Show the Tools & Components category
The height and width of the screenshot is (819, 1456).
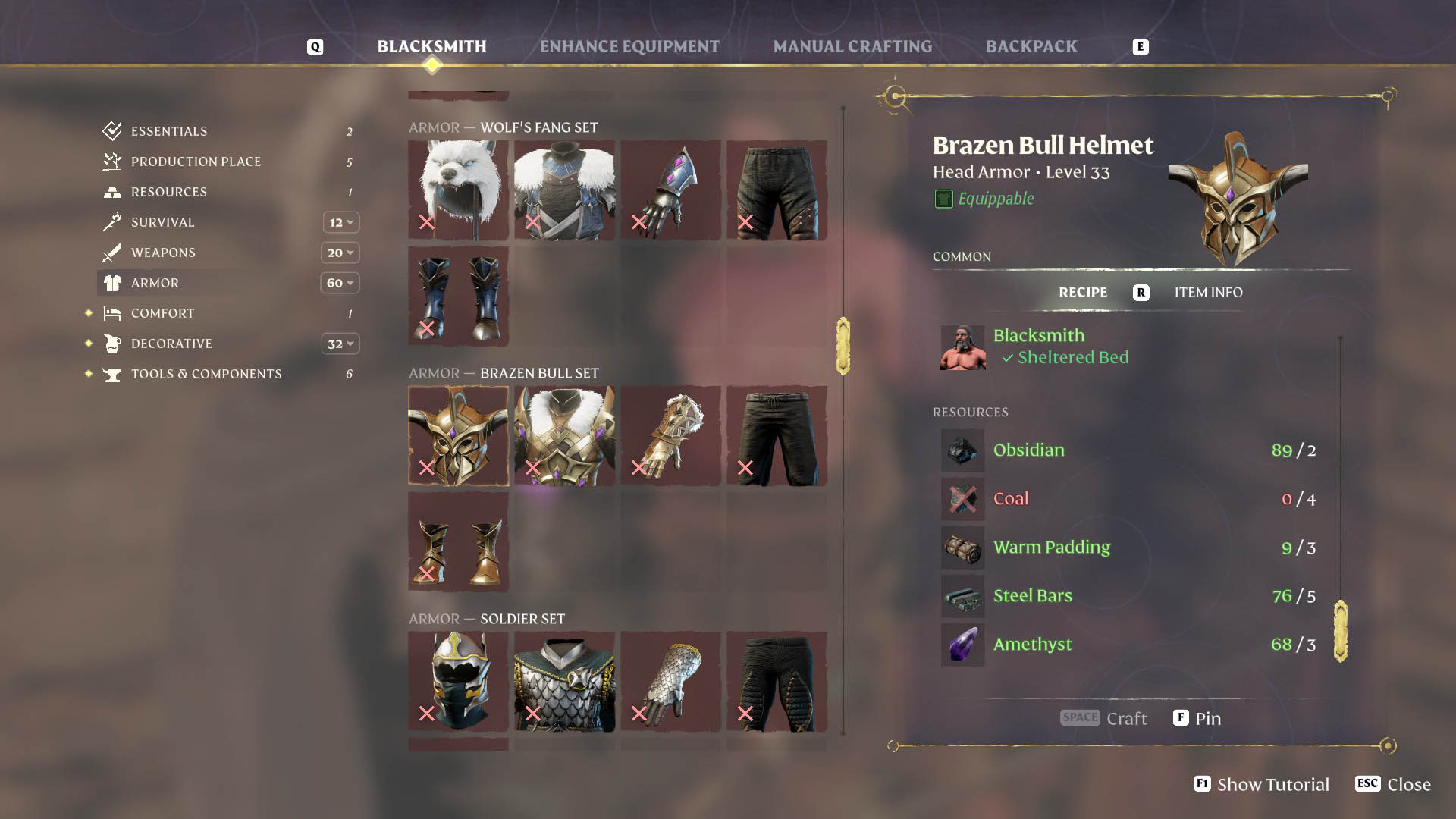206,374
